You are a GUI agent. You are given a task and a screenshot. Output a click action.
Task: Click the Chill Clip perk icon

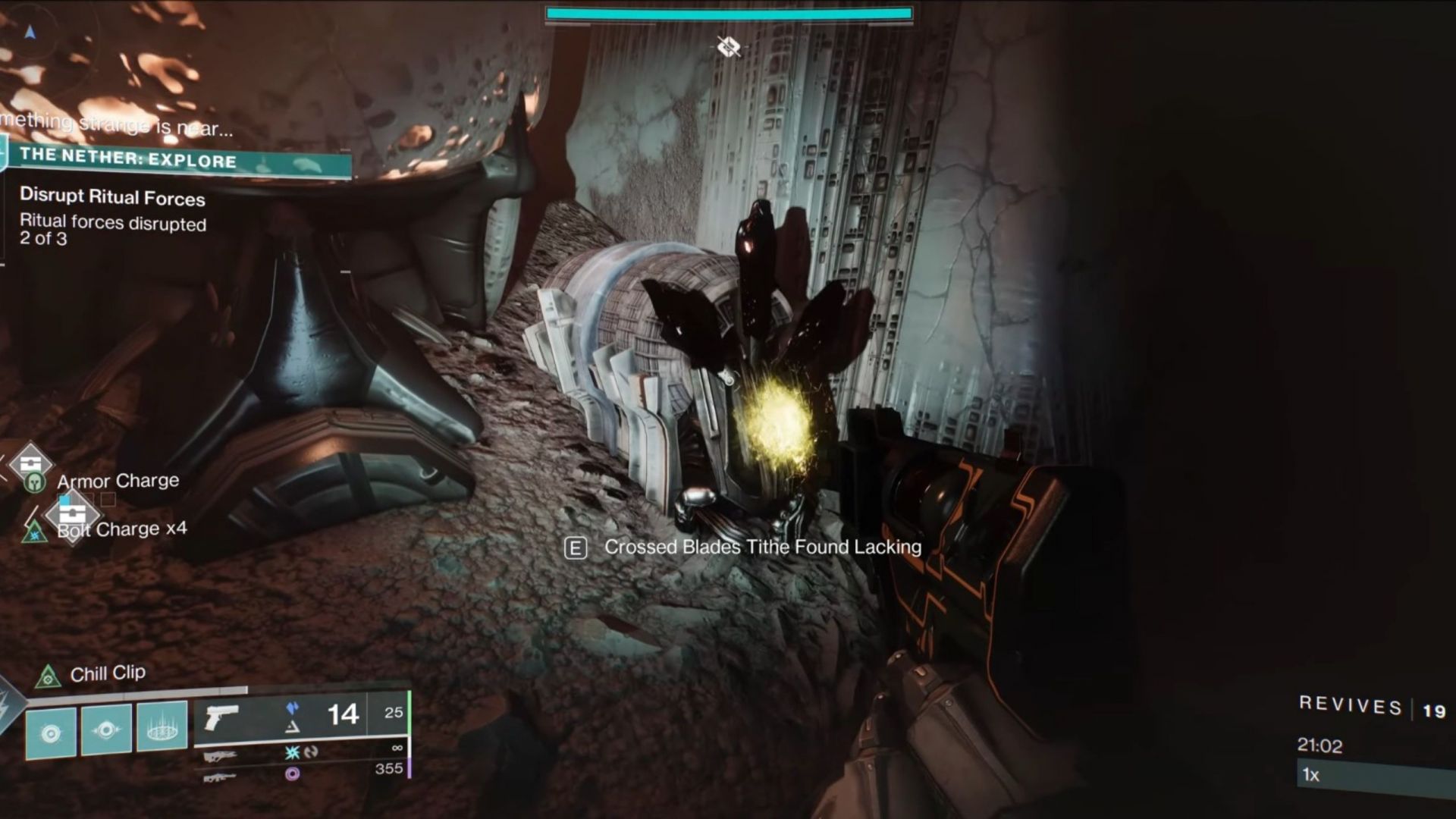[x=49, y=675]
